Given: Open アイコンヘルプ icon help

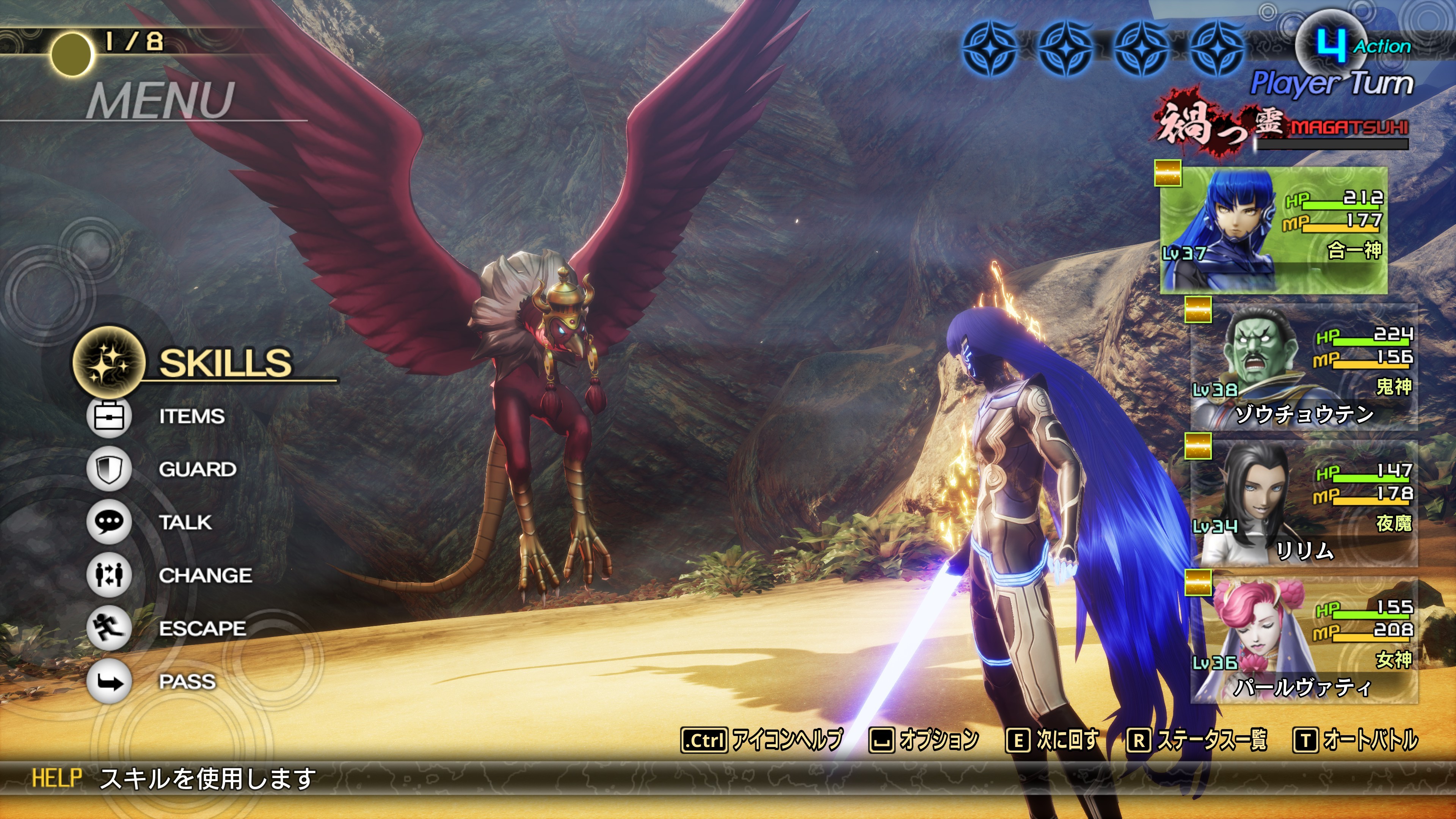Looking at the screenshot, I should (762, 740).
